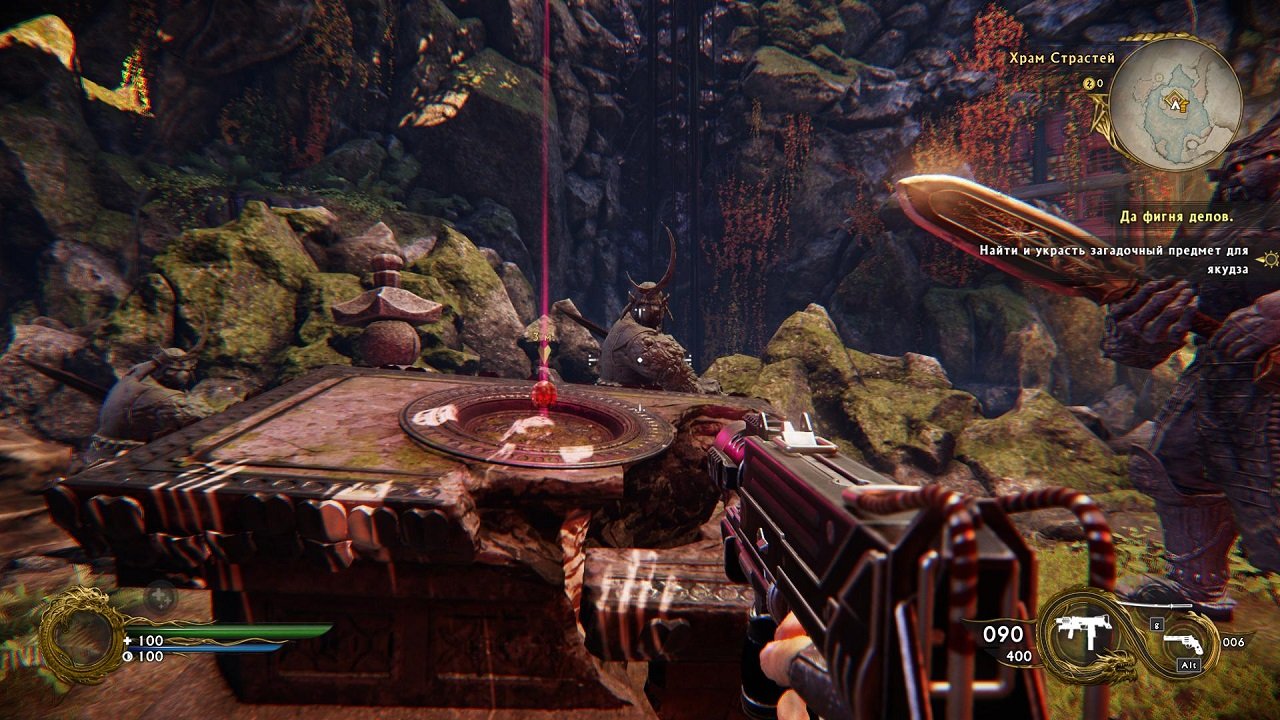Click the player arrow marker on the minimap
The width and height of the screenshot is (1280, 720).
(x=1175, y=105)
